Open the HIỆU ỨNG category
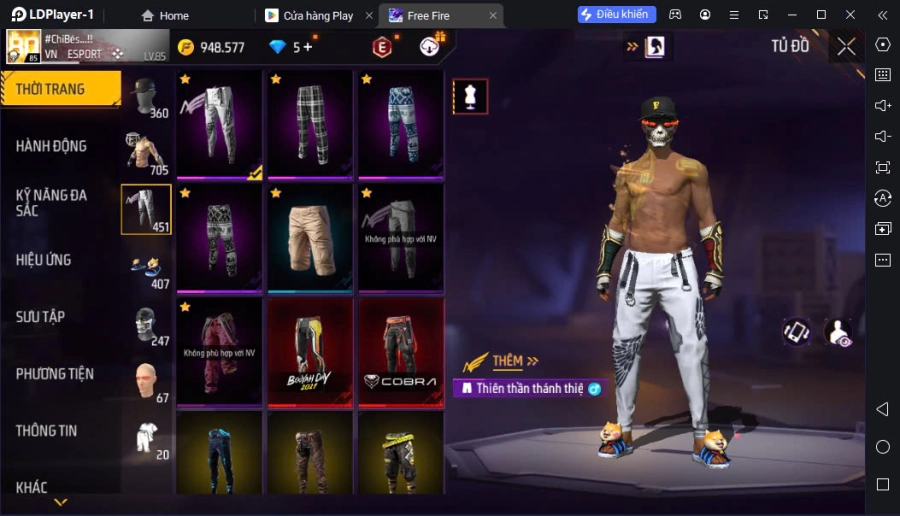900x516 pixels. coord(44,260)
